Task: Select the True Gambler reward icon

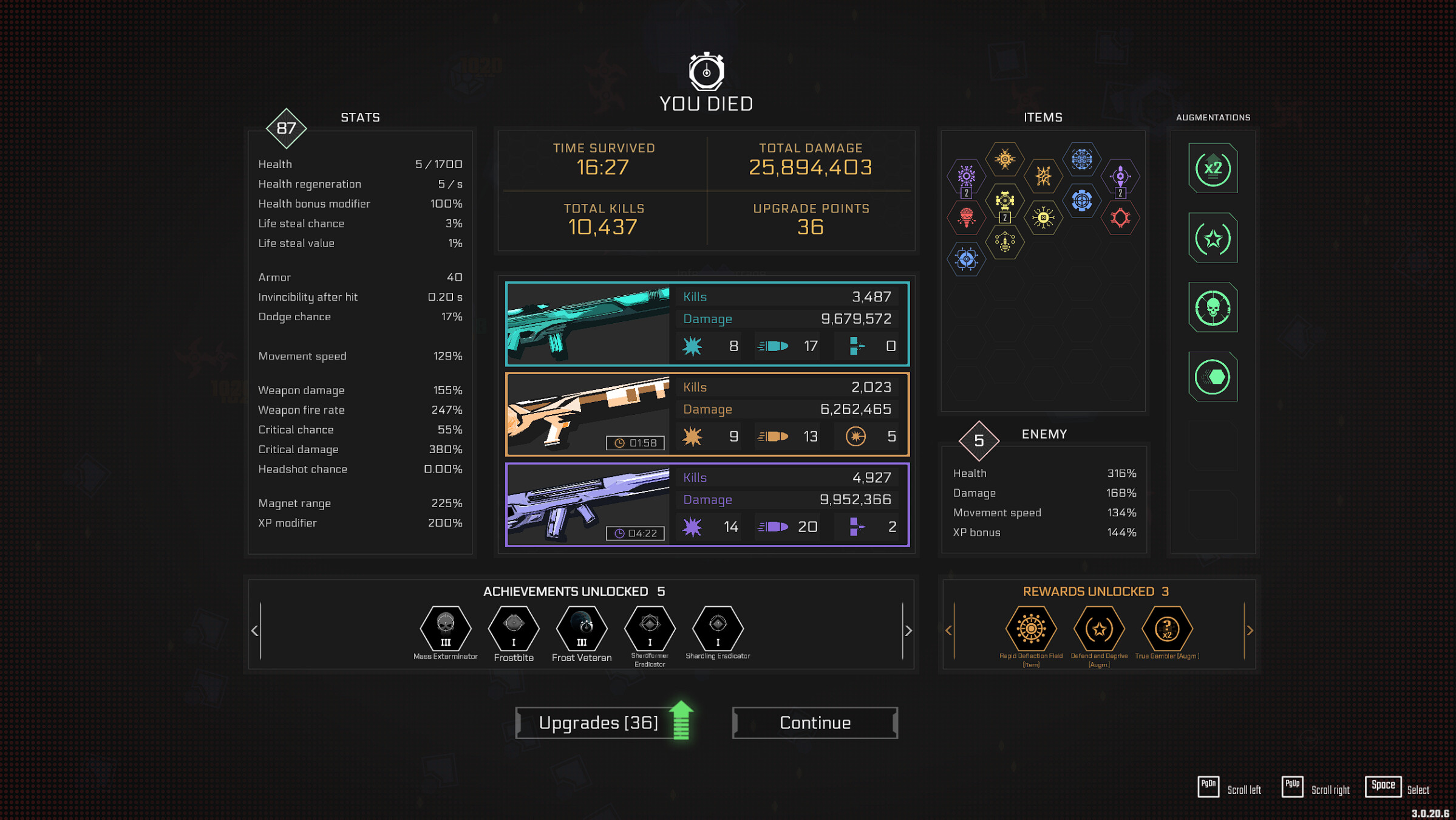Action: (1167, 630)
